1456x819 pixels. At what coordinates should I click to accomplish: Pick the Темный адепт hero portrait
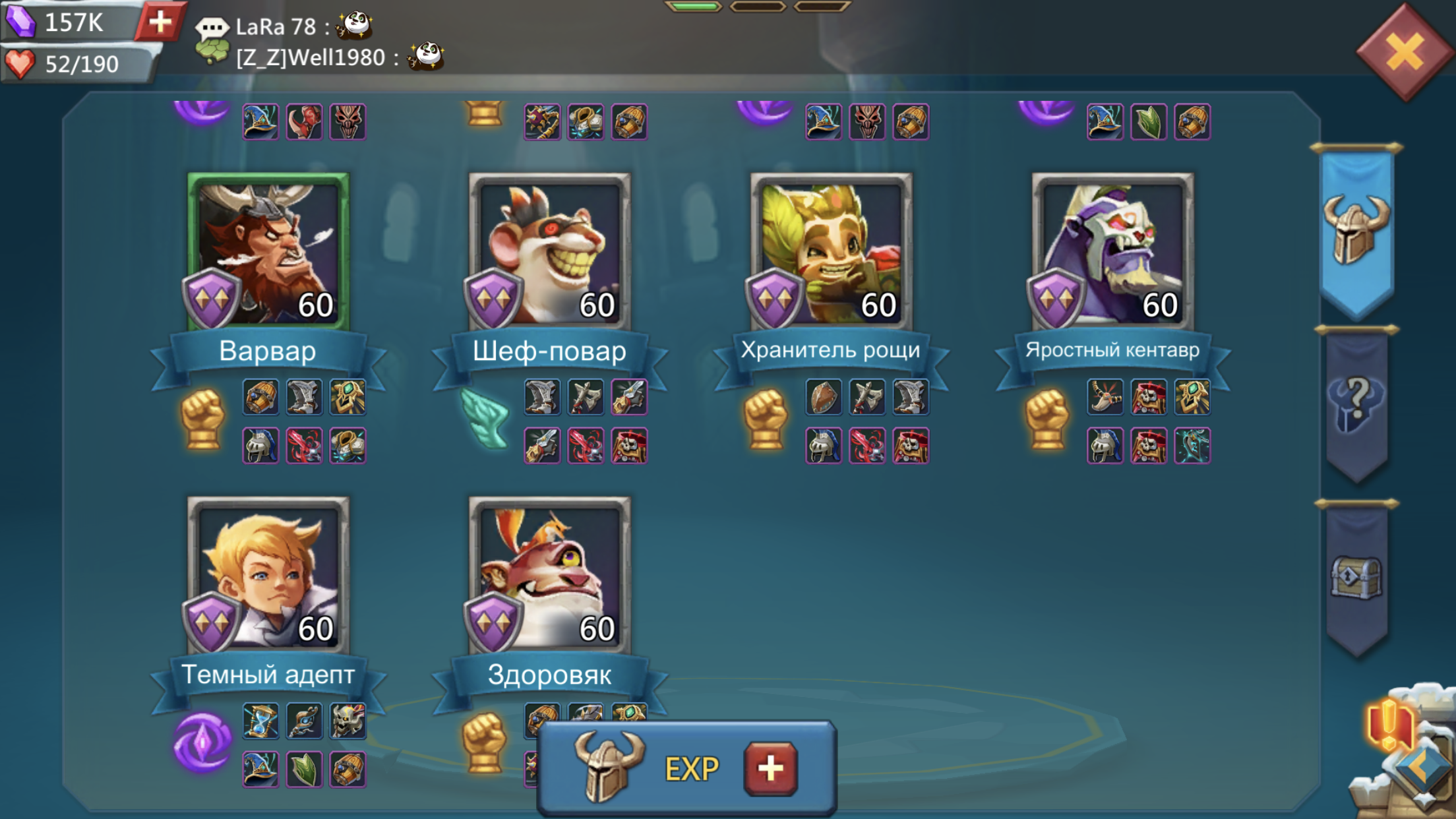[x=268, y=575]
